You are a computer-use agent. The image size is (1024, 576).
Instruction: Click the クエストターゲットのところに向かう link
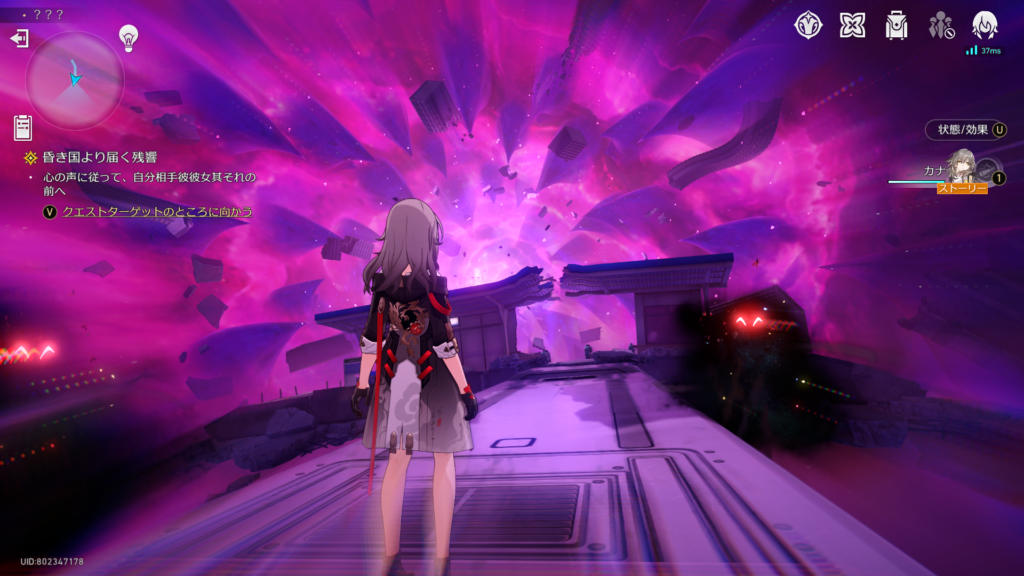point(157,212)
